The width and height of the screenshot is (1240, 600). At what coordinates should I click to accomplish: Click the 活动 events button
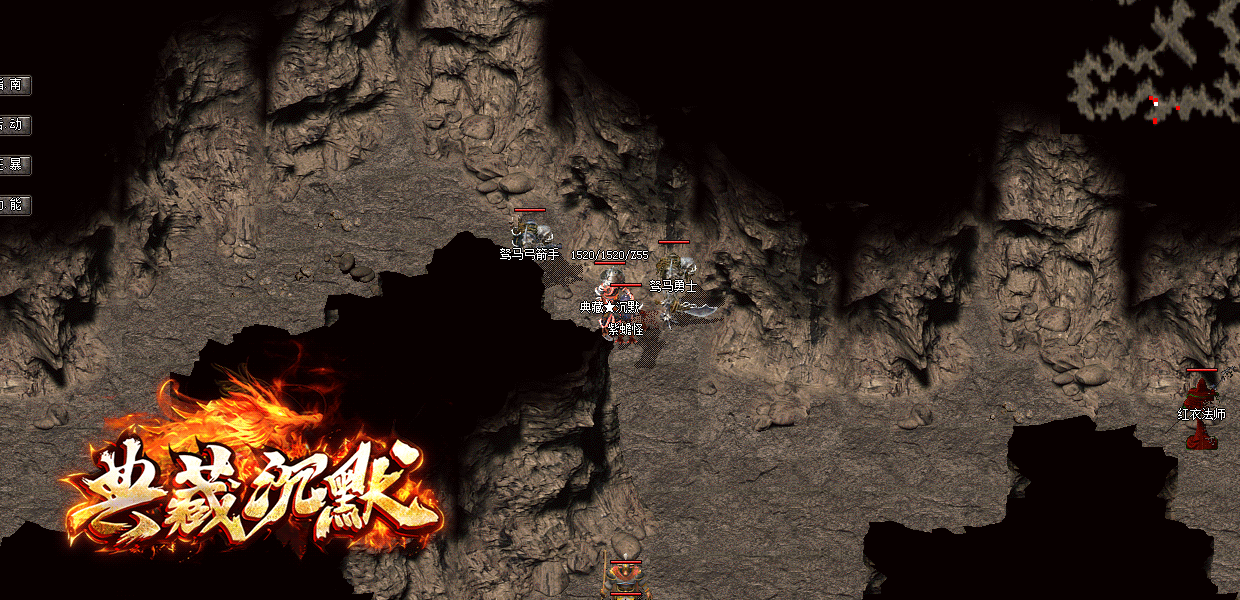pyautogui.click(x=15, y=125)
